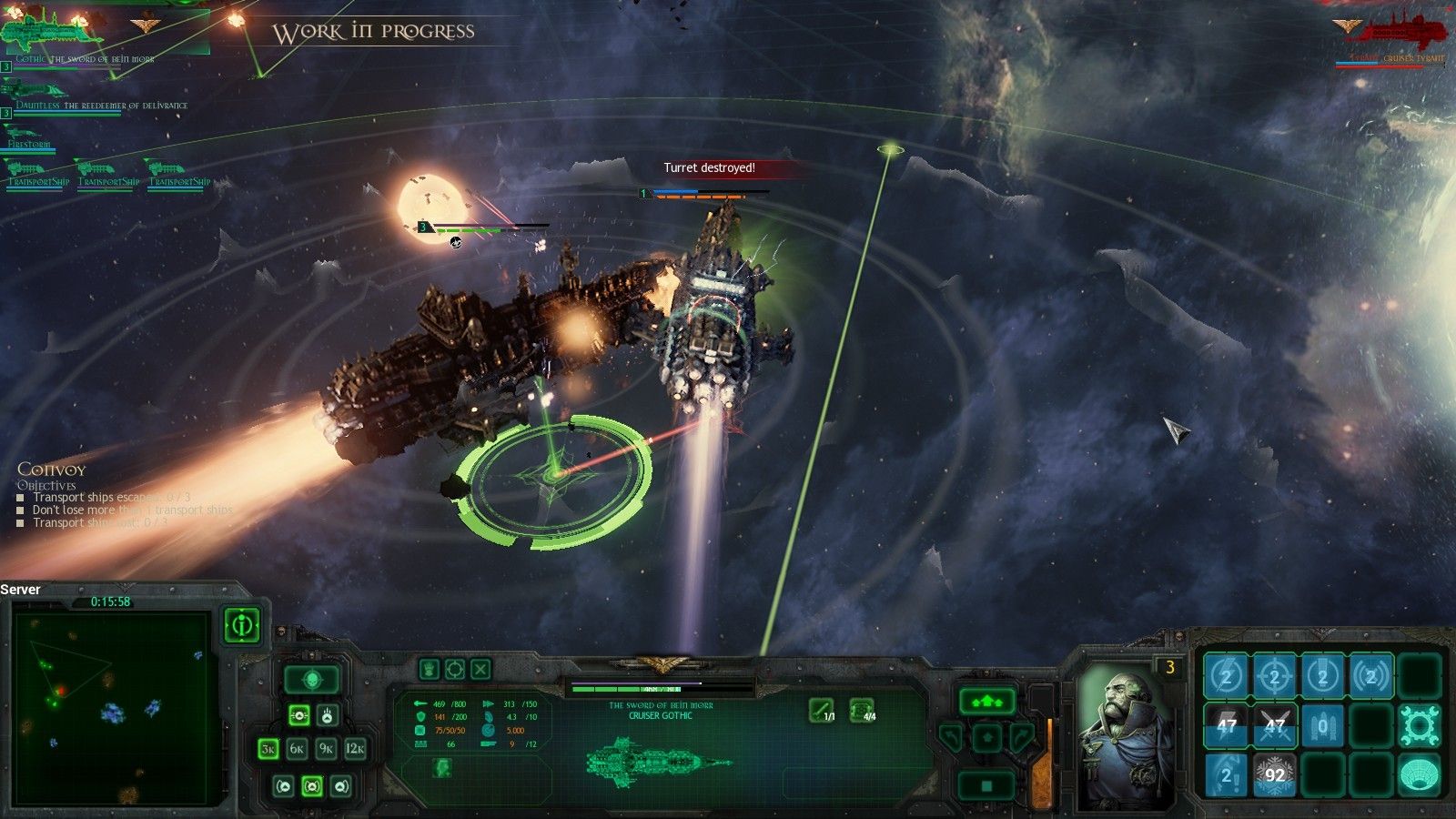Click the turn right maneuver arrow
This screenshot has width=1456, height=819.
(1022, 737)
